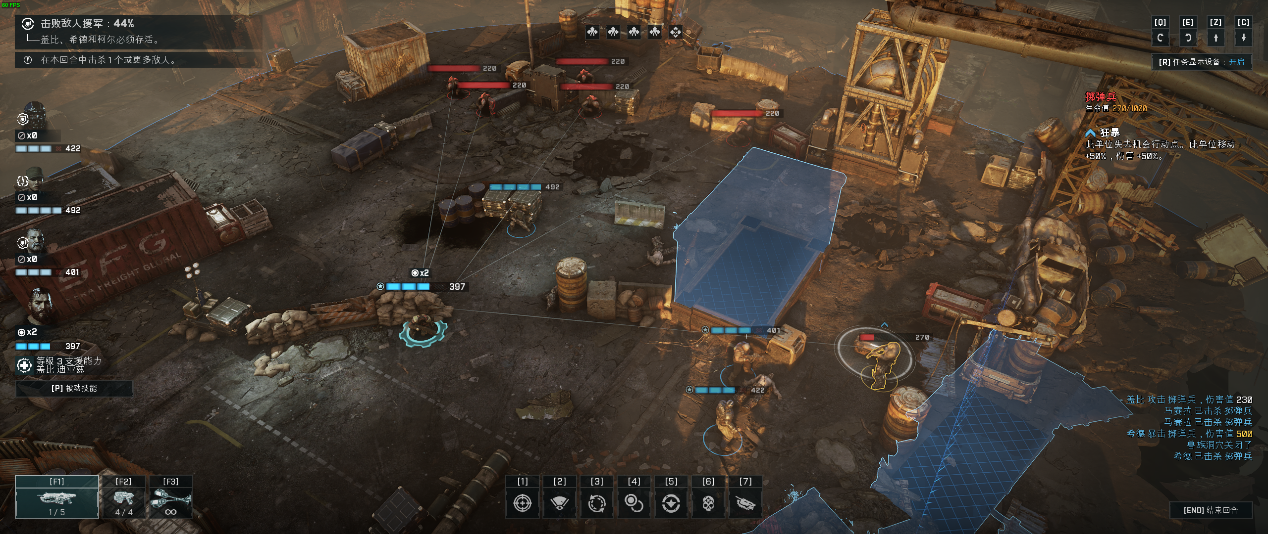1268x534 pixels.
Task: Click the End Turn button
Action: pos(1210,510)
